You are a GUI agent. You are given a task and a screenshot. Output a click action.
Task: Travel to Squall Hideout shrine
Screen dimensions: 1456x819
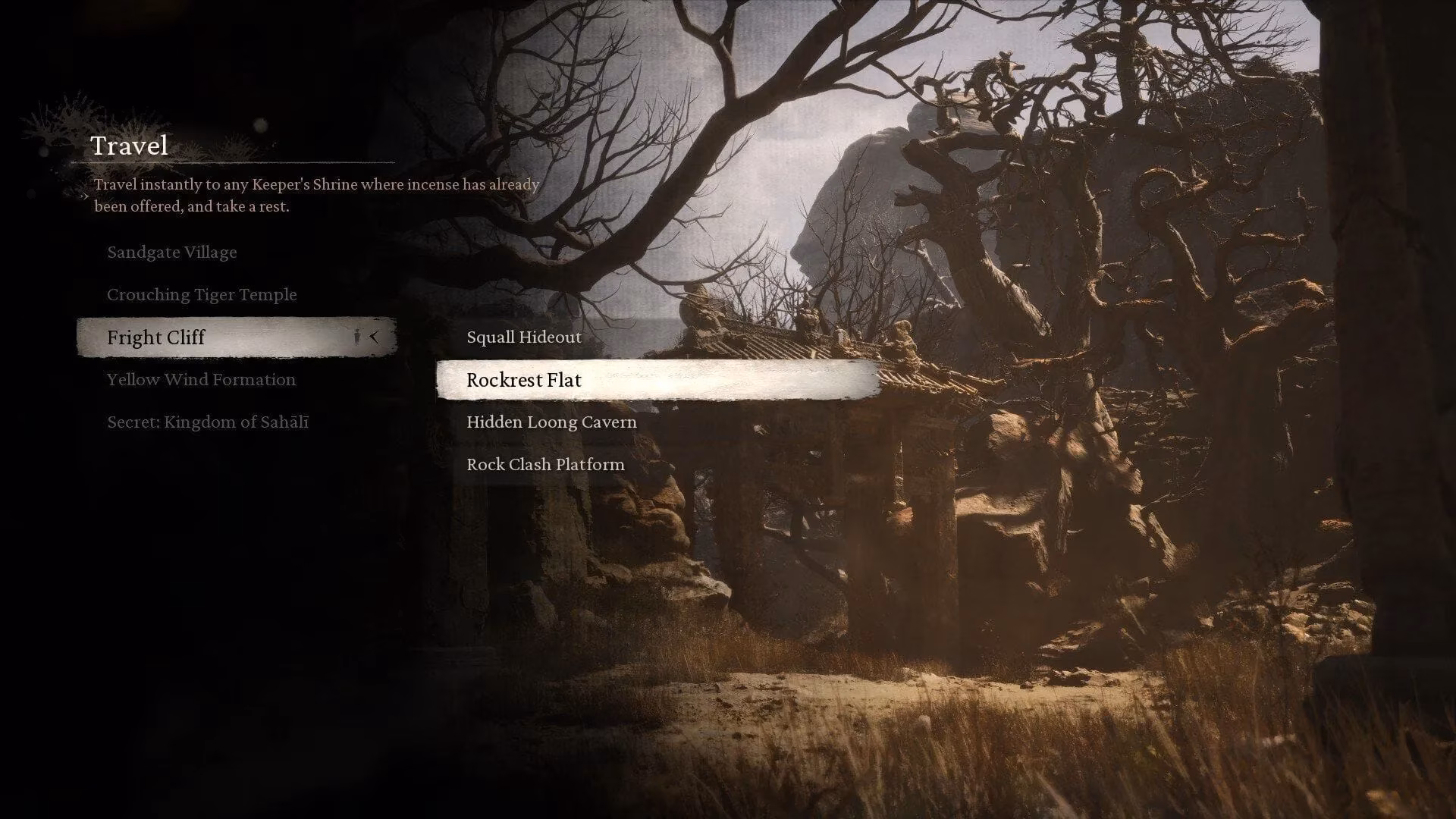pos(523,337)
